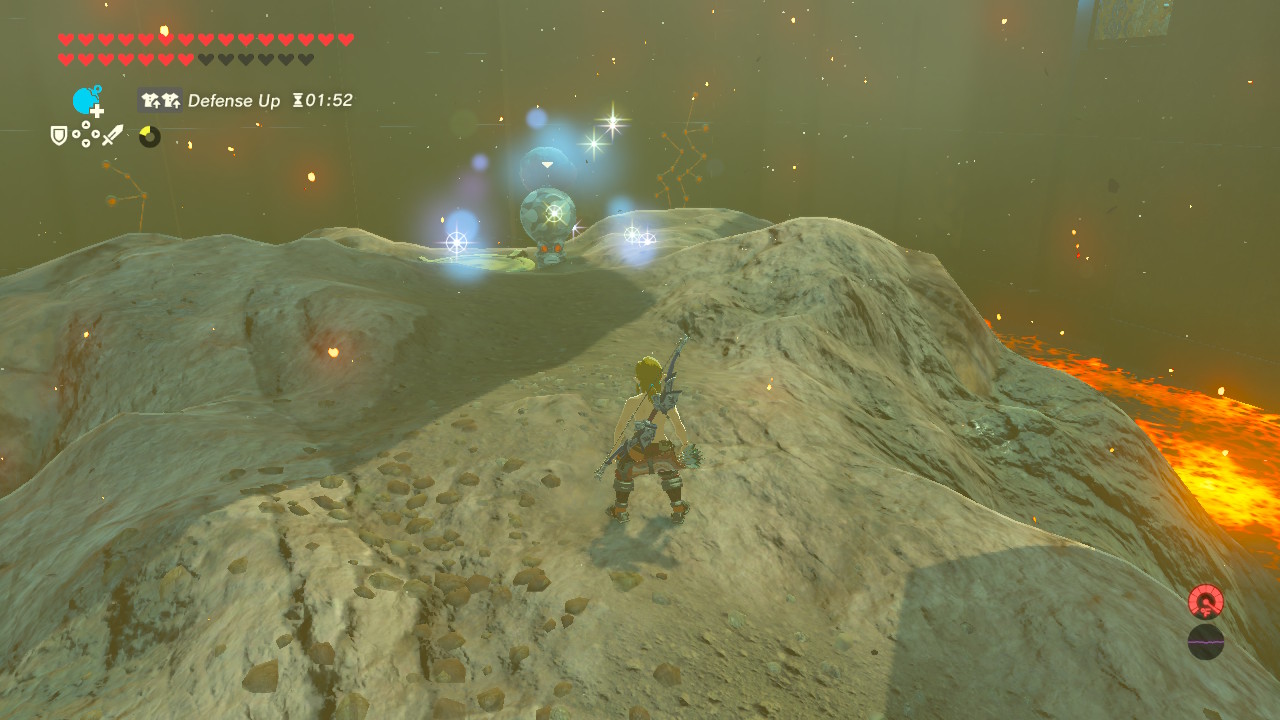Click the second Defense Up armor icon
Viewport: 1280px width, 720px height.
pos(172,99)
